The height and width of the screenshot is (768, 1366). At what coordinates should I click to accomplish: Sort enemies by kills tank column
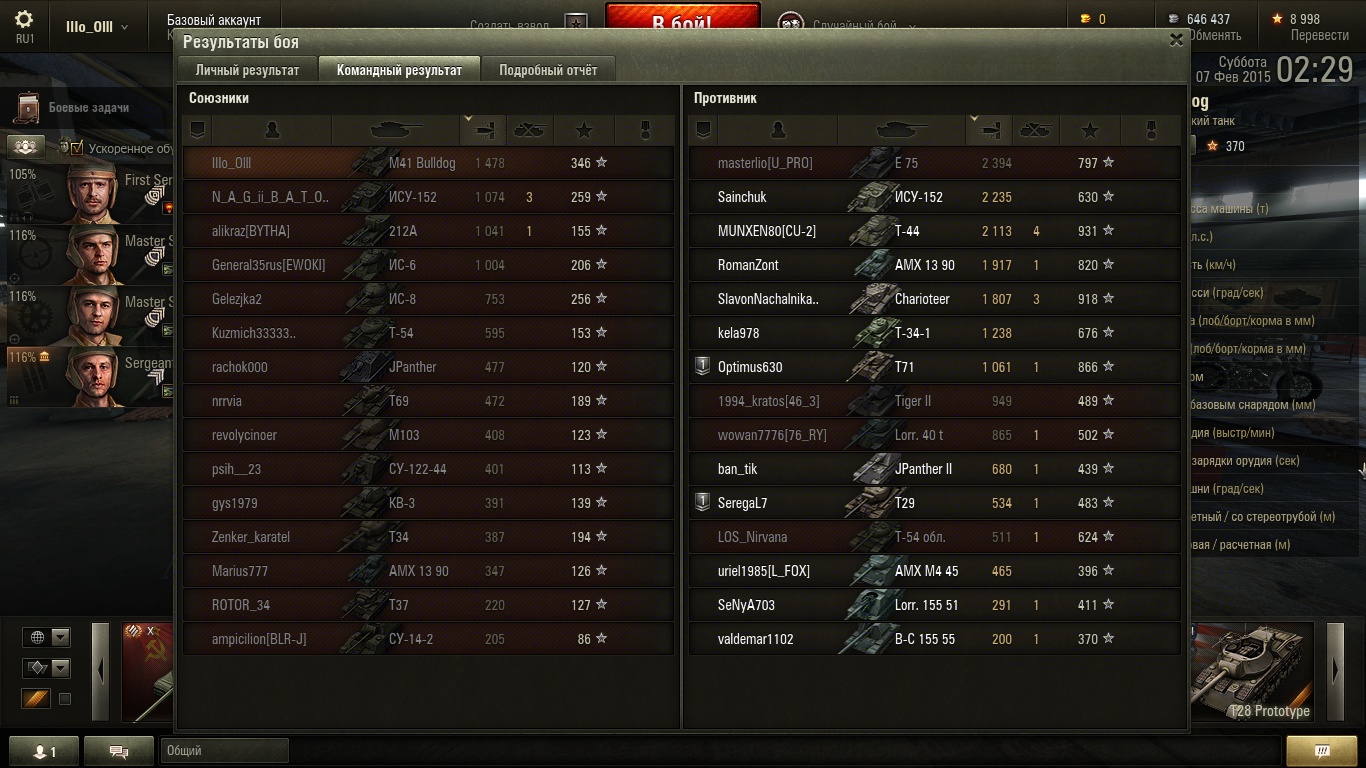point(1035,130)
